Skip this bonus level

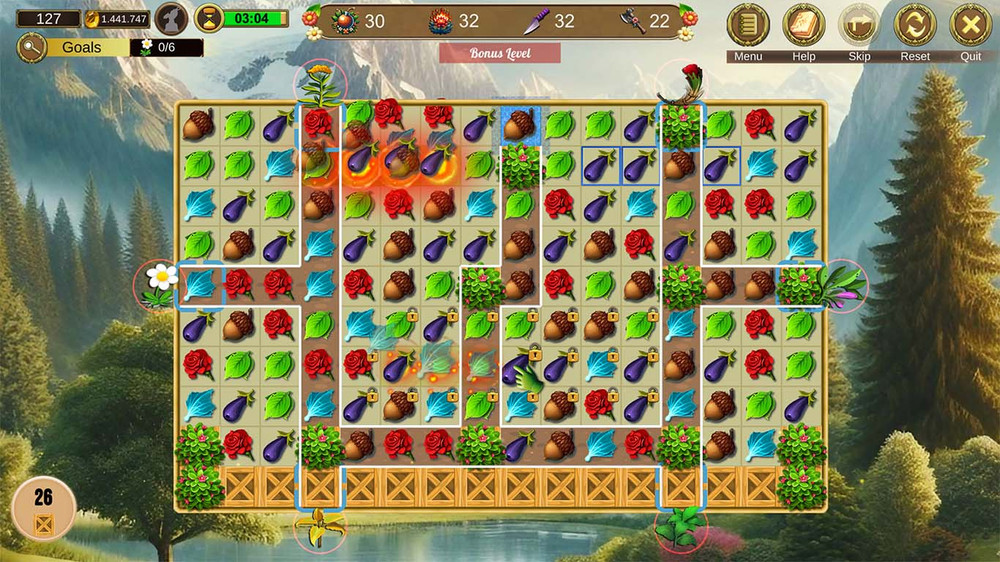859,25
